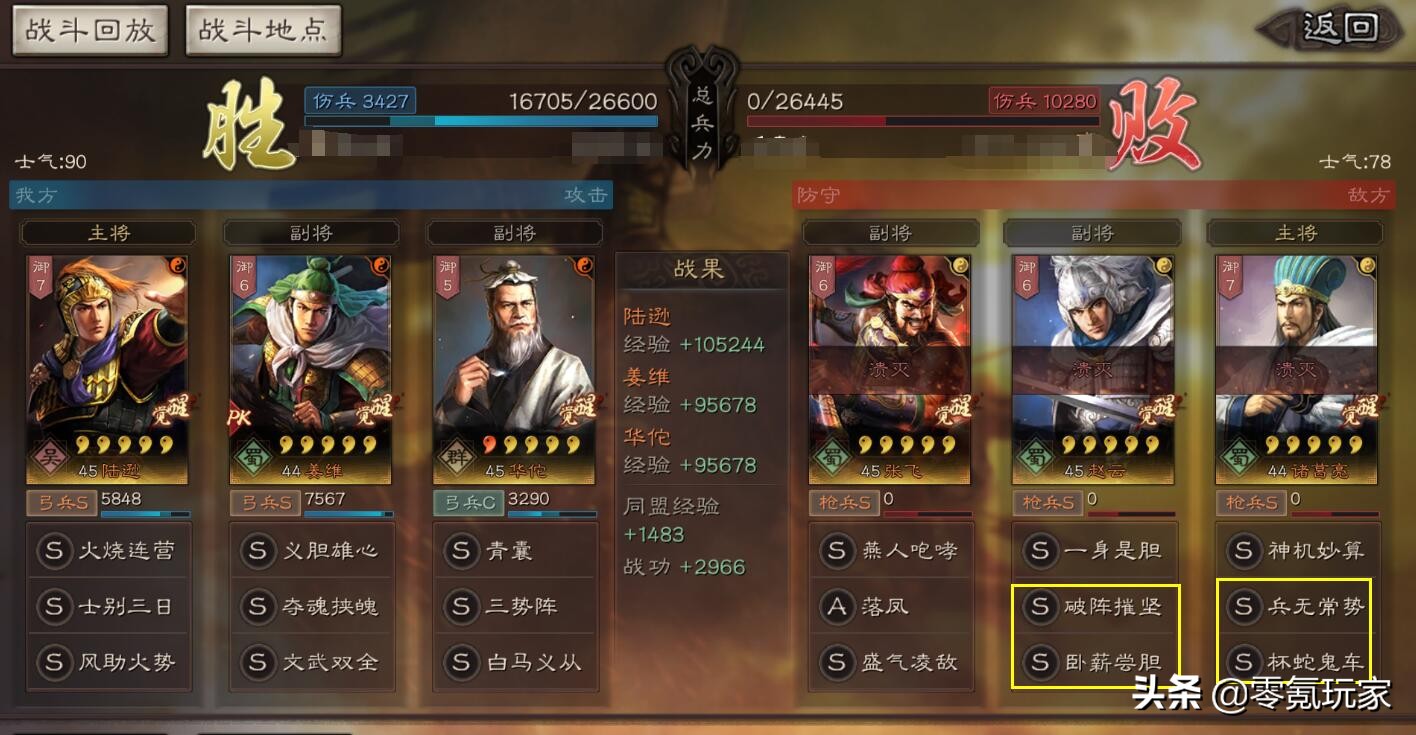
Task: Open 战斗地点 battle location
Action: pos(262,30)
